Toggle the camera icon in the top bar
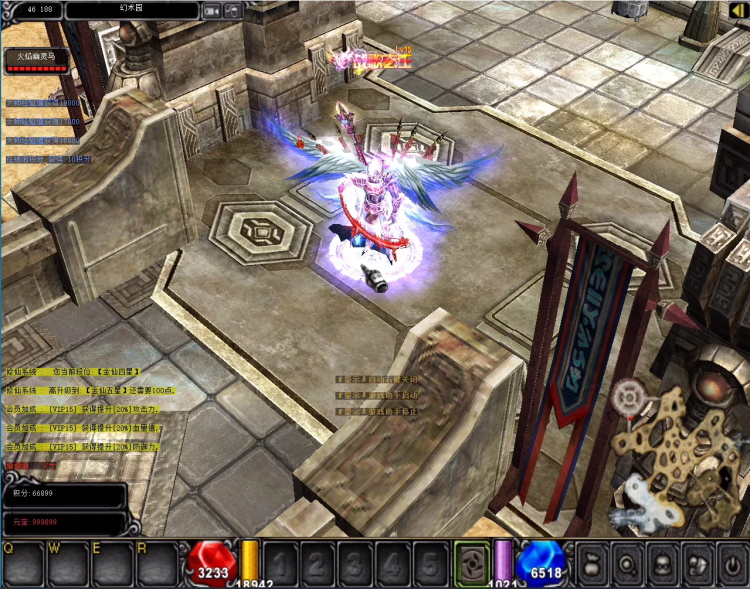Screen dimensions: 750x589 tap(212, 10)
